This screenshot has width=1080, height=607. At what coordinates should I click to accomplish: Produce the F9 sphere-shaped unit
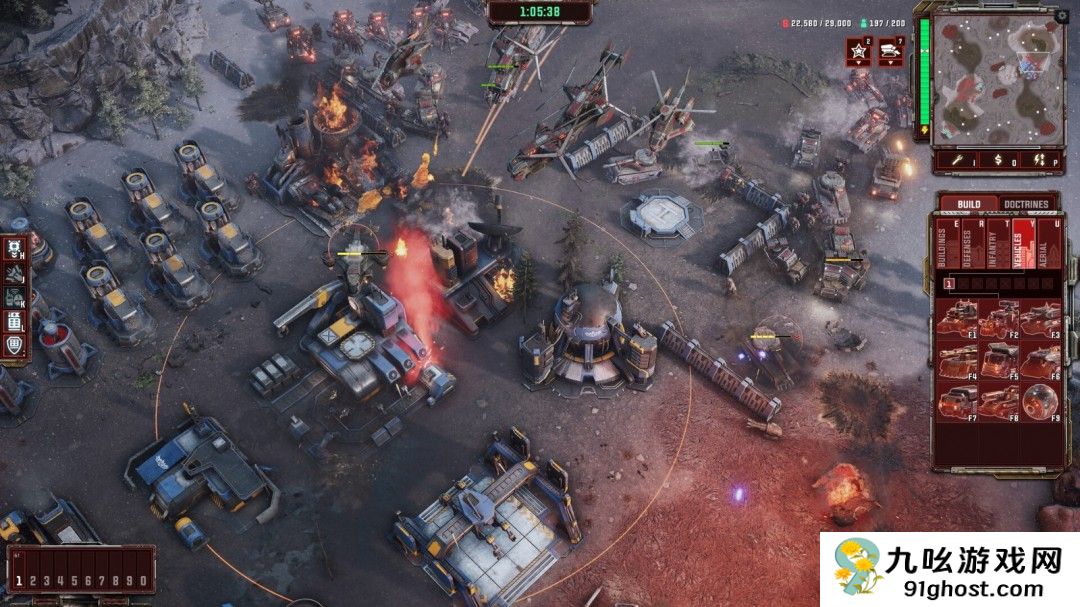1041,401
